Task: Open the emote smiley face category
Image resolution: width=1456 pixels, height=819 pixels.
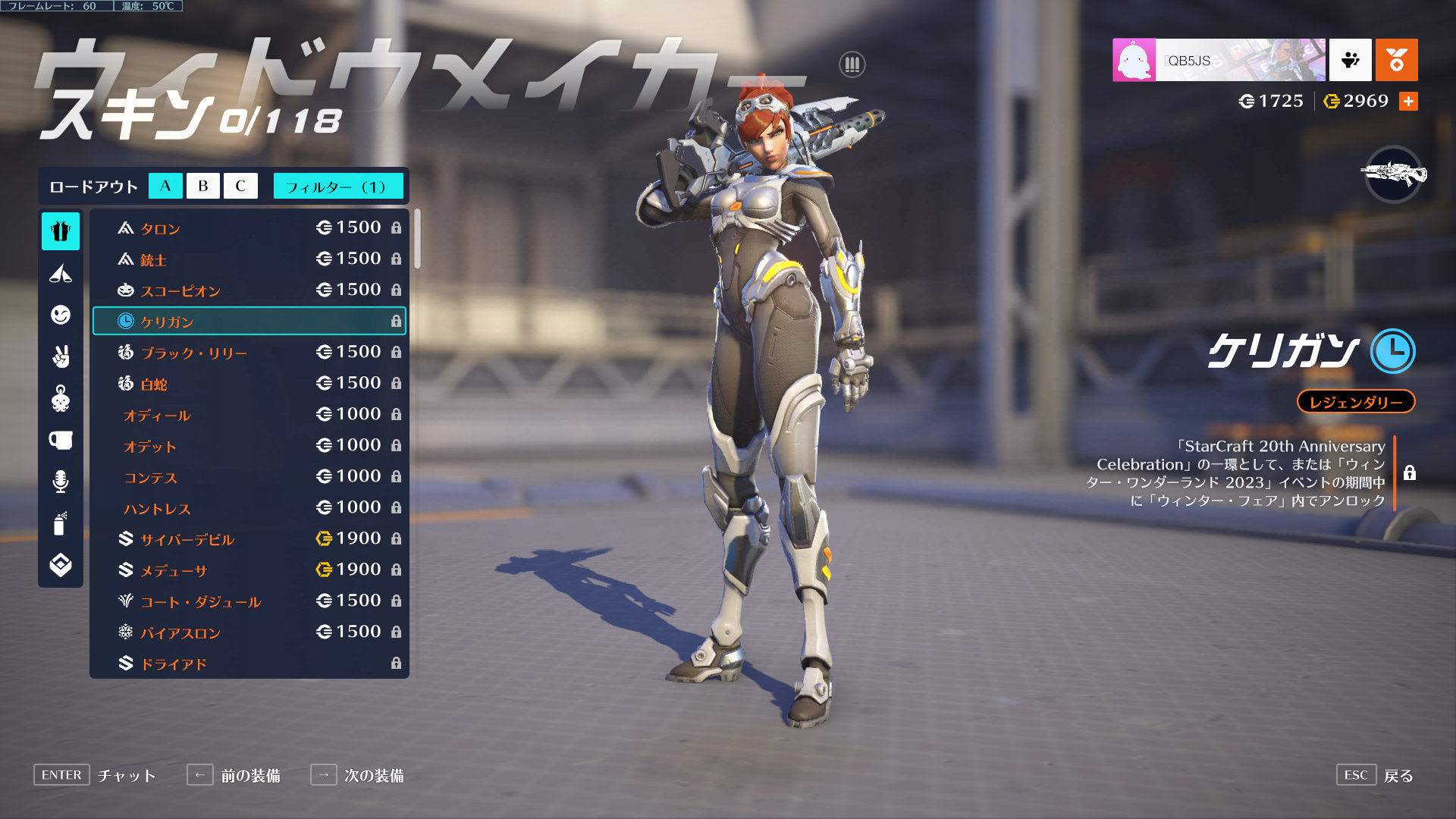Action: click(x=61, y=315)
